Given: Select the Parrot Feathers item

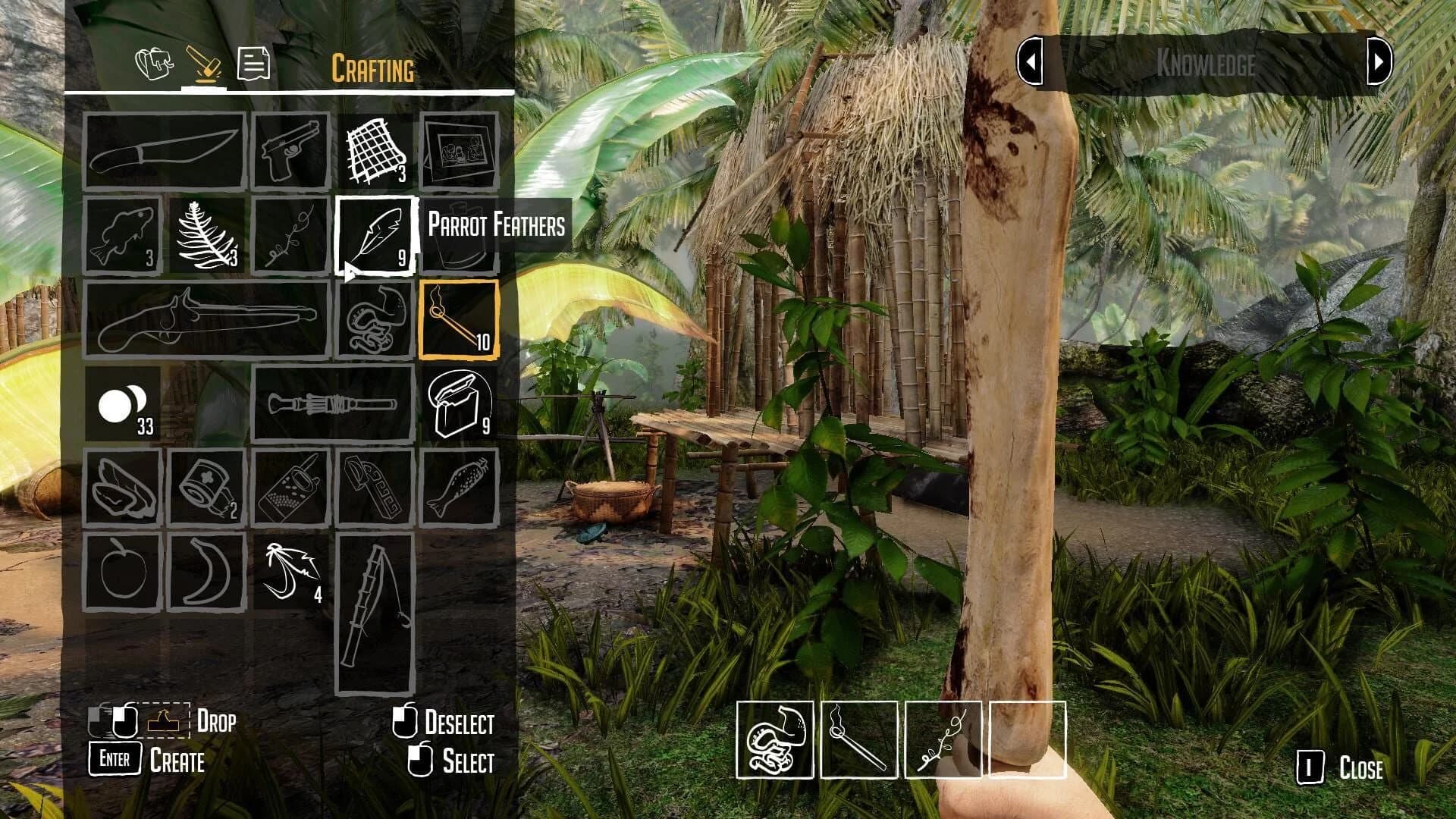Looking at the screenshot, I should [x=375, y=235].
